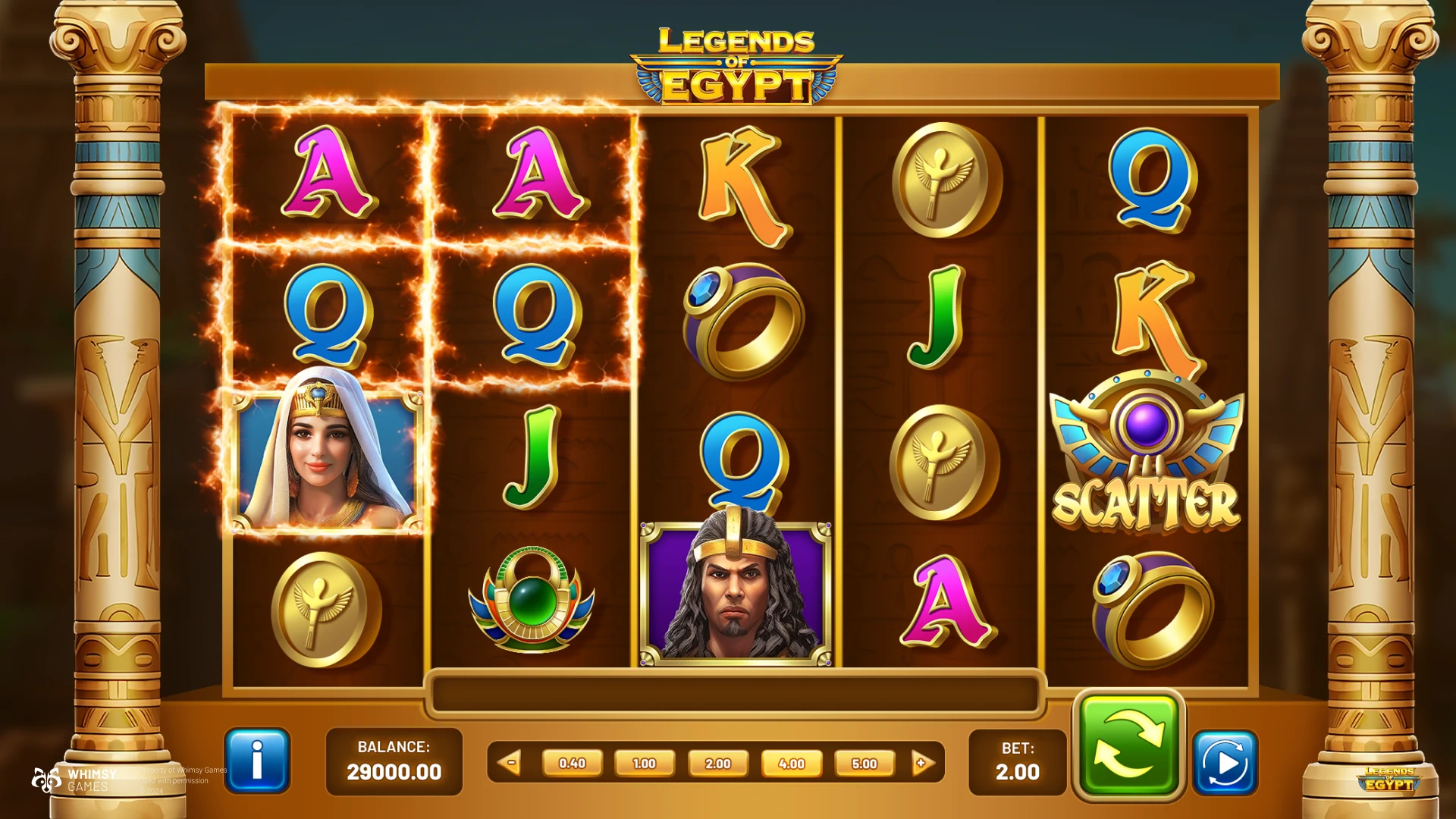Pick the 4.00 bet value
Image resolution: width=1456 pixels, height=819 pixels.
pos(791,763)
